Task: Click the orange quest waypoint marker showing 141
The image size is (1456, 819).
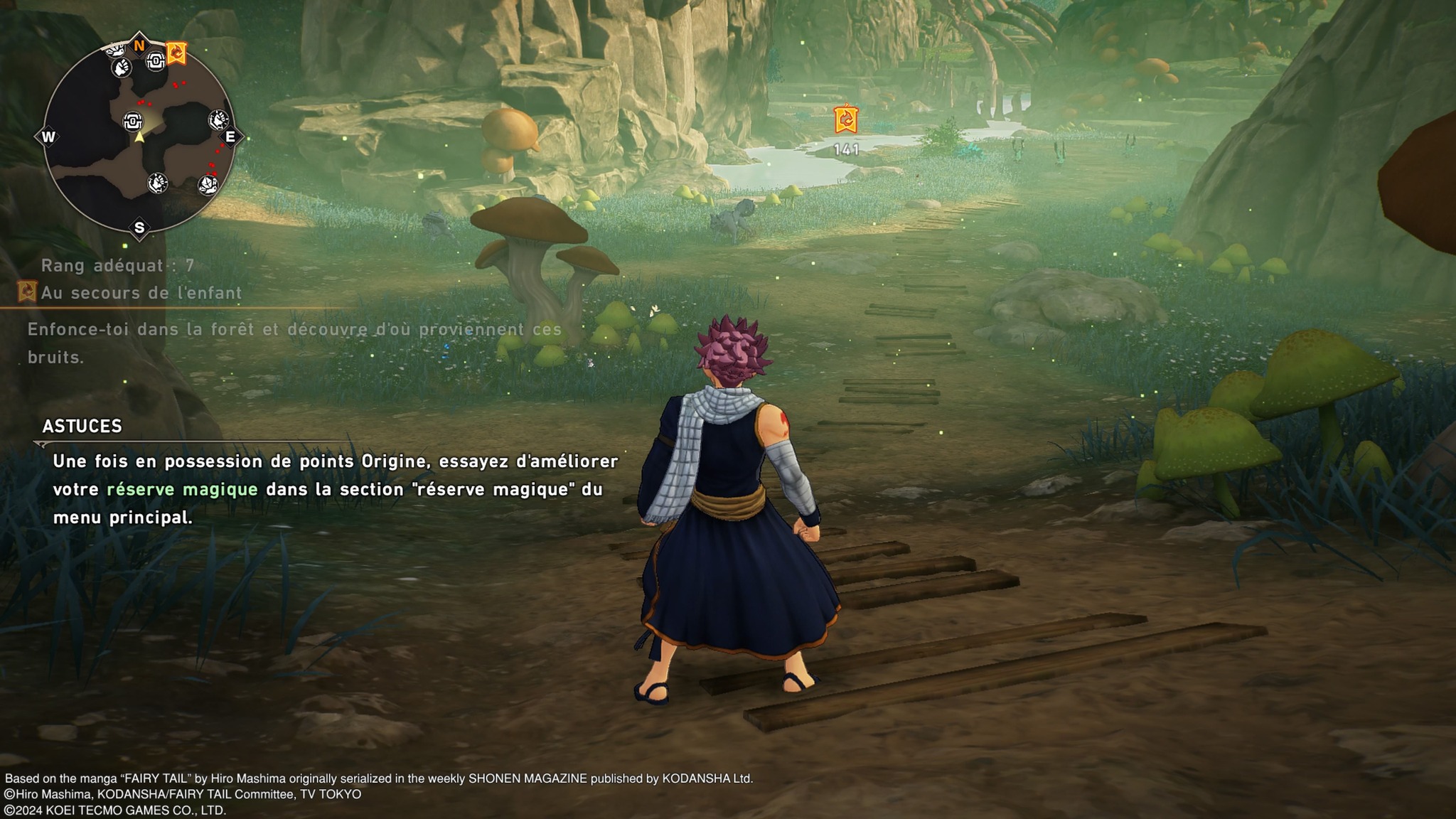Action: point(845,119)
